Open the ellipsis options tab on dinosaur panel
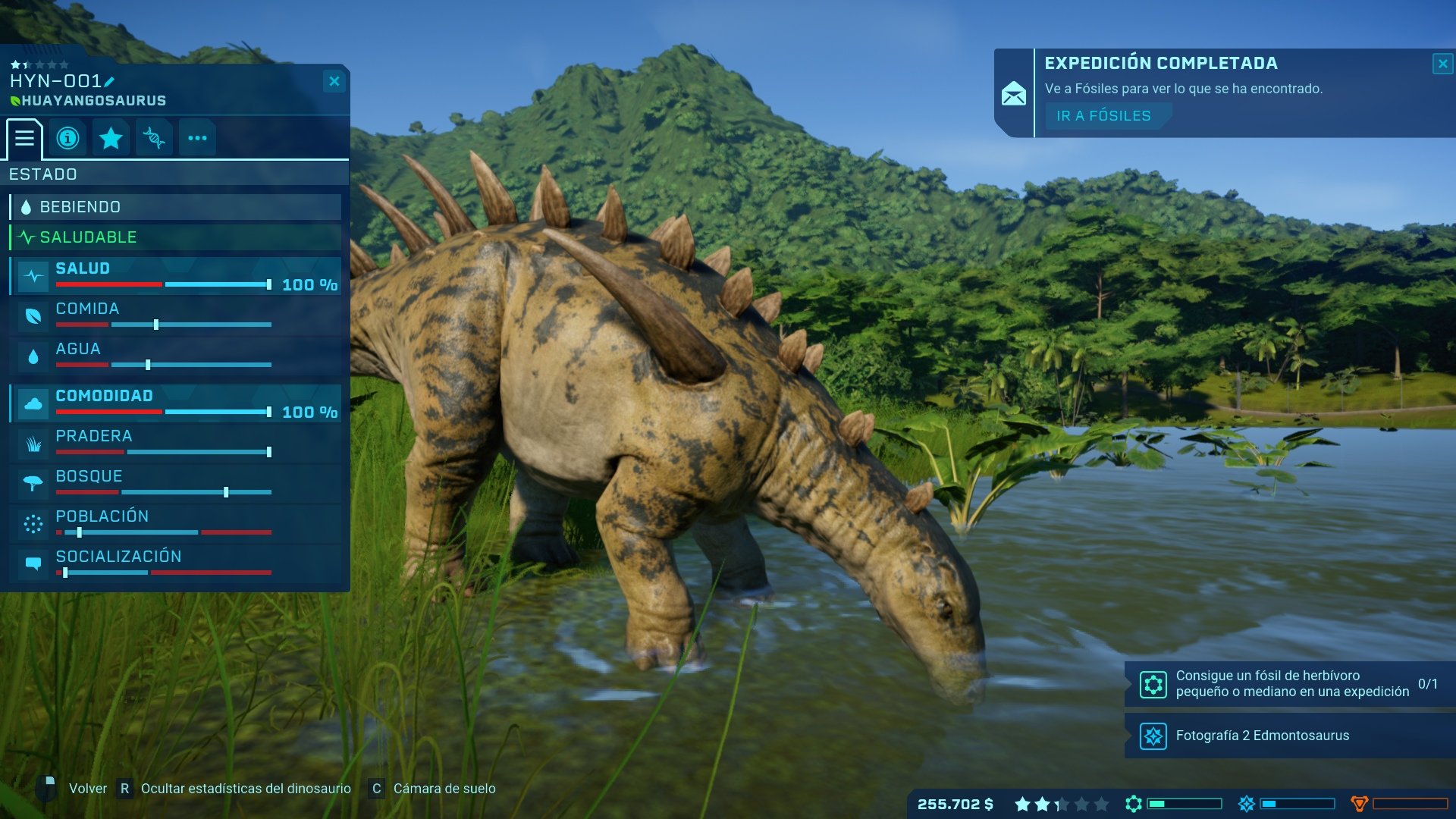 [x=197, y=138]
